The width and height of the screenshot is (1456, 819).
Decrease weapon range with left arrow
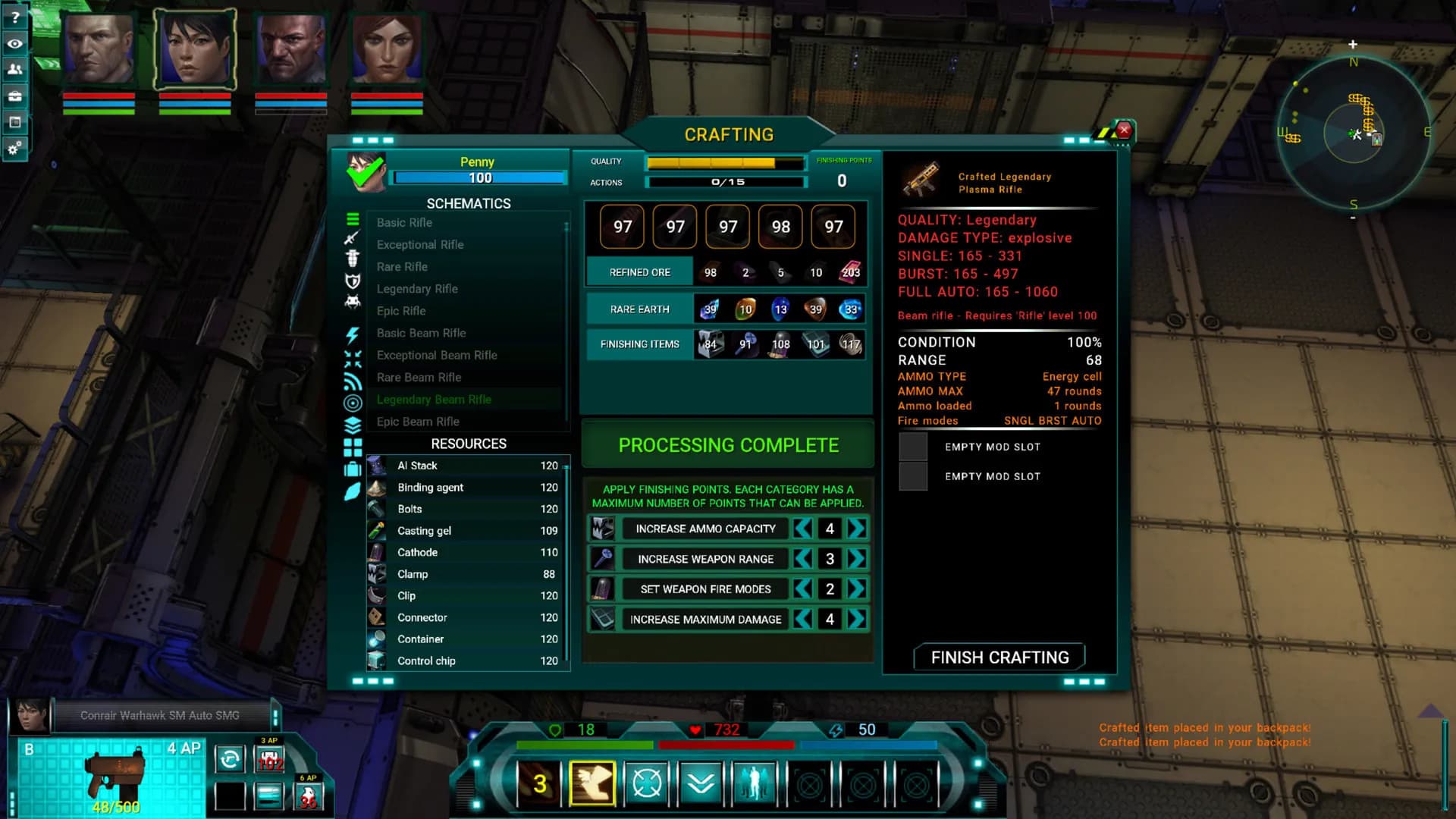pyautogui.click(x=803, y=559)
